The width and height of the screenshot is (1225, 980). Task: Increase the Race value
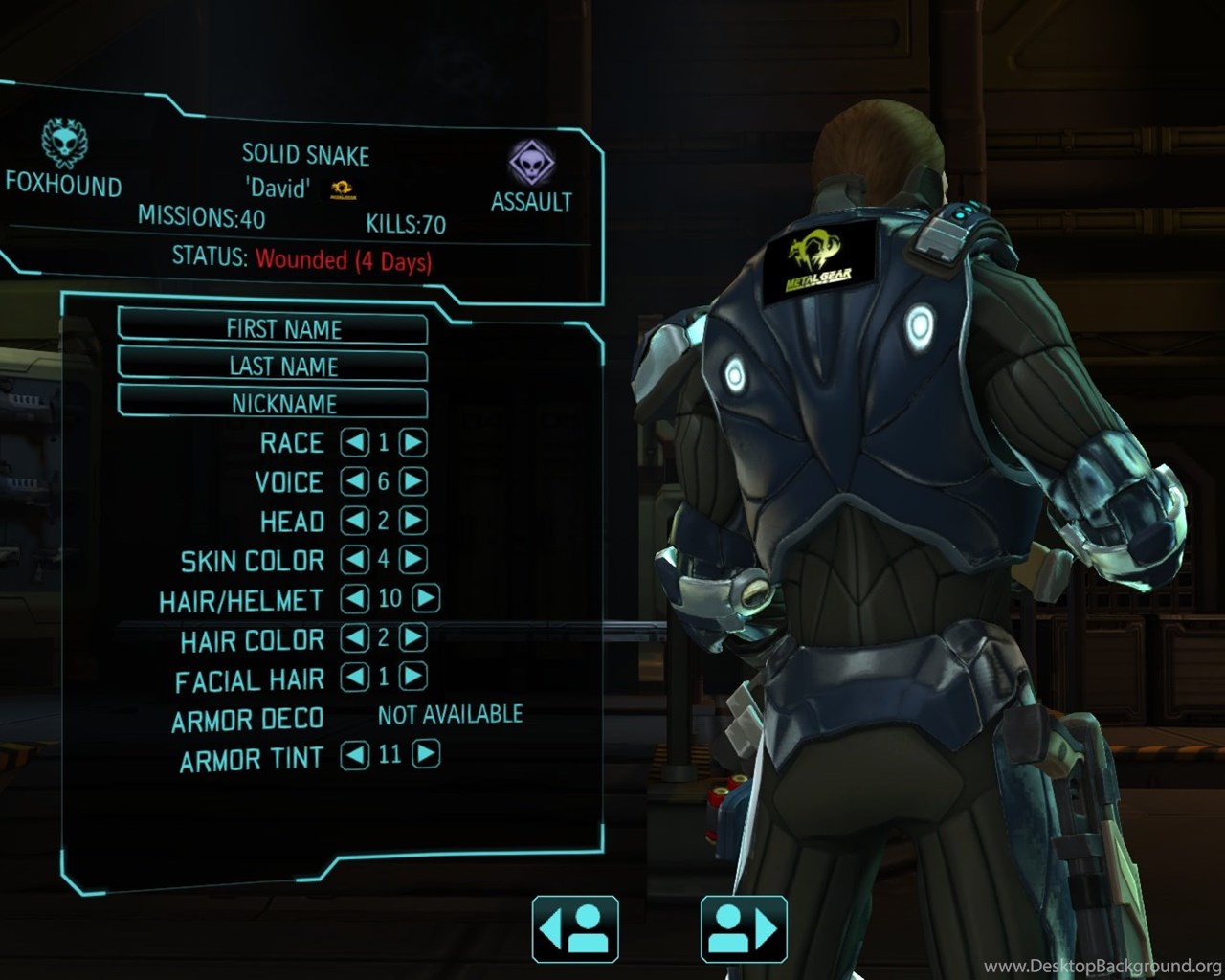click(413, 442)
